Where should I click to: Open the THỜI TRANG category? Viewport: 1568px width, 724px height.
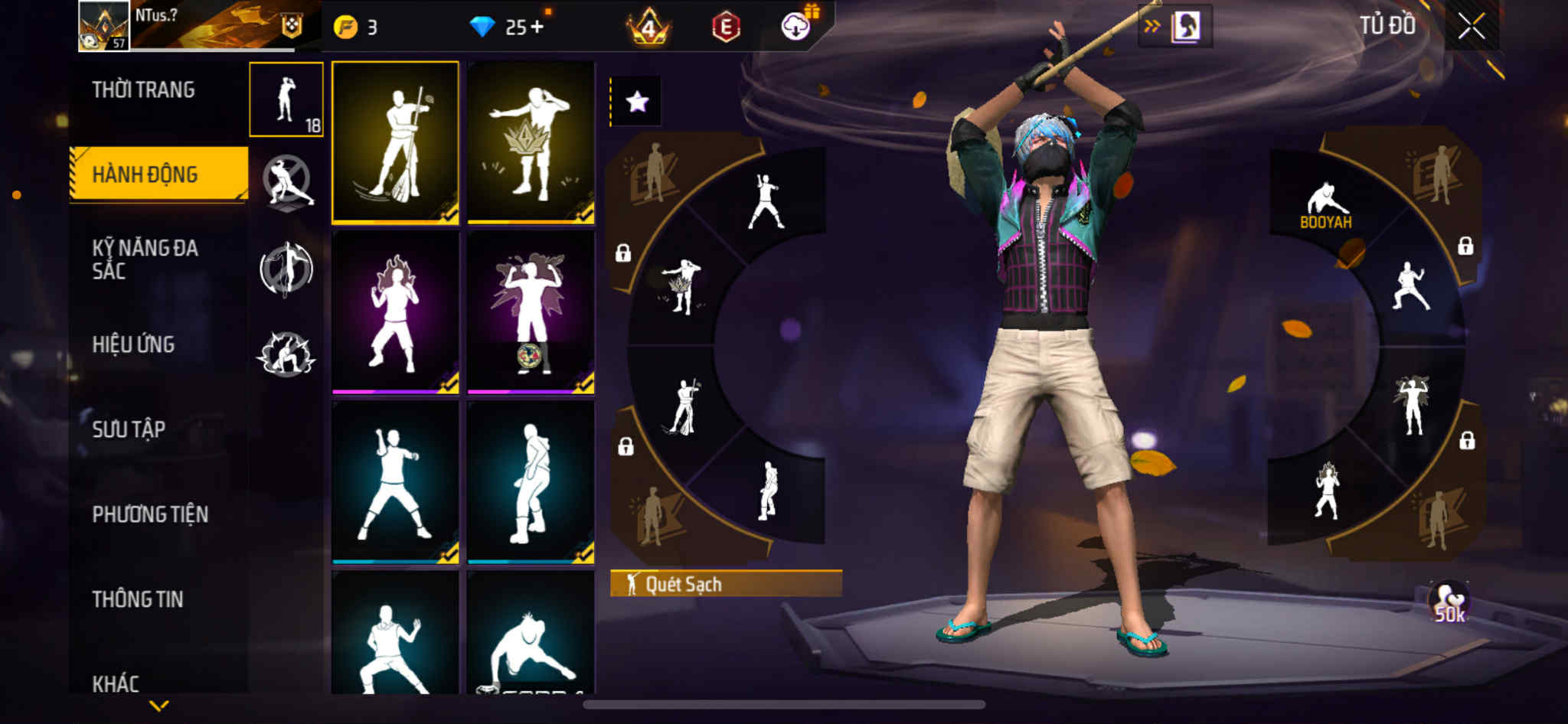pos(143,90)
